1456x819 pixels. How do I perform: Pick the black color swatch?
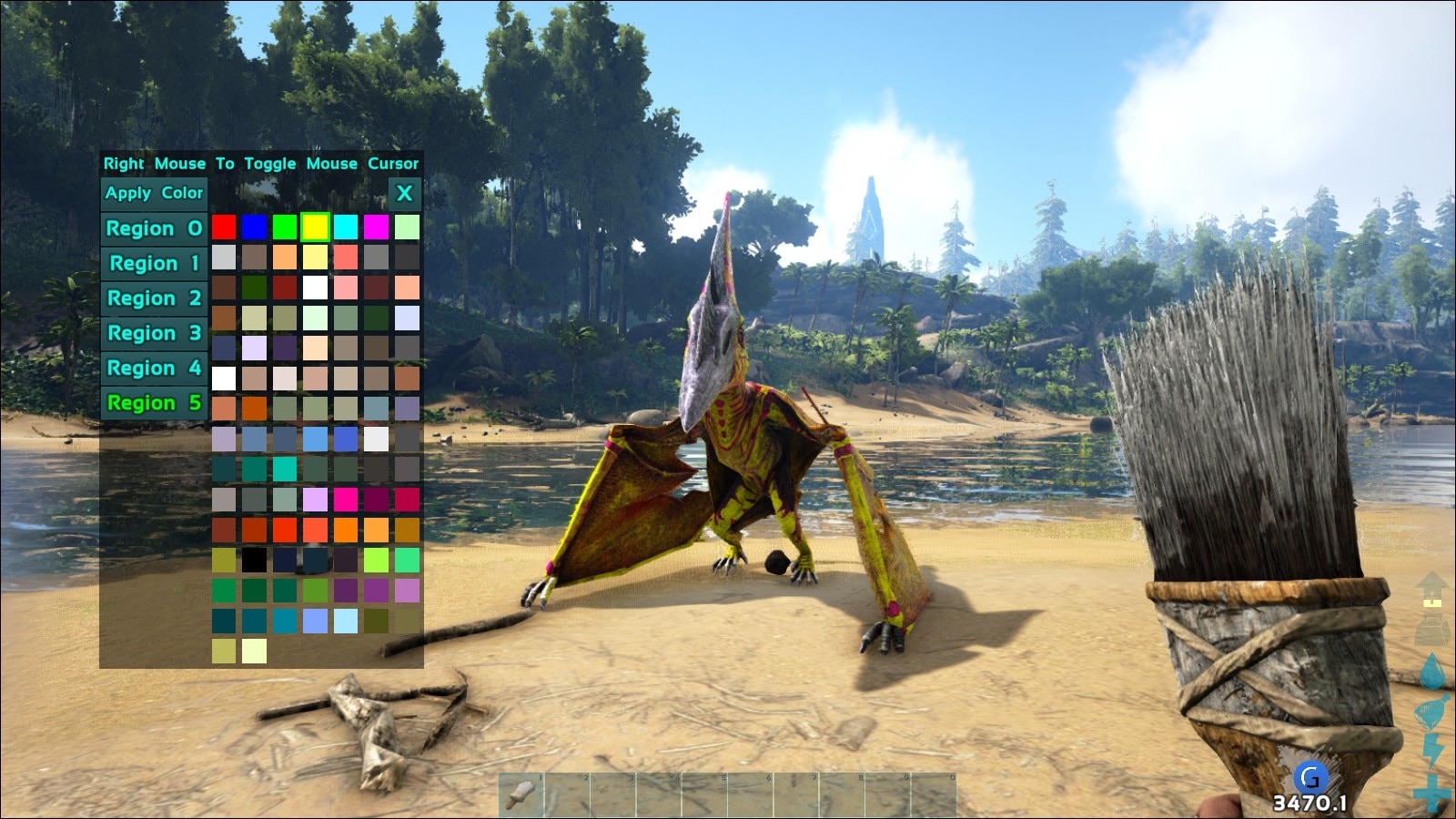tap(255, 559)
